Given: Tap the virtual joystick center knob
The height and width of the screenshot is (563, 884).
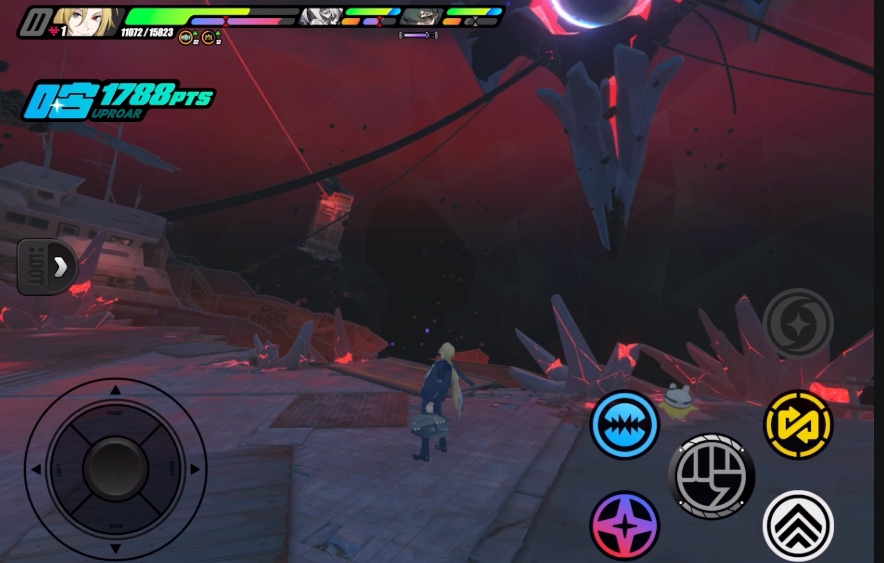Looking at the screenshot, I should 115,468.
